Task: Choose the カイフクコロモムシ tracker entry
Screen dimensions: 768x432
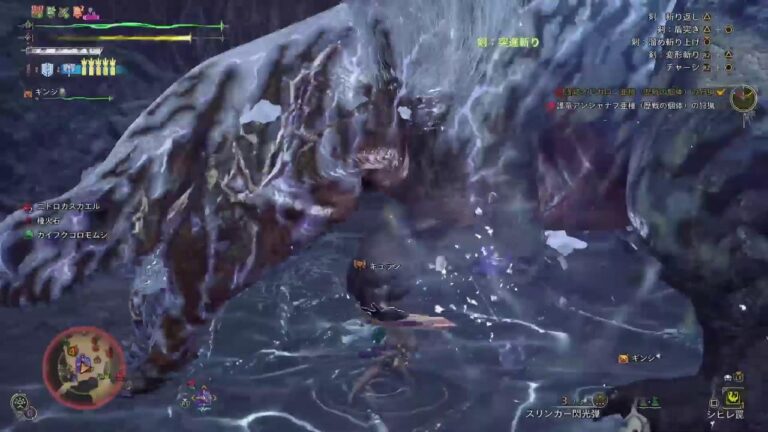Action: [72, 234]
